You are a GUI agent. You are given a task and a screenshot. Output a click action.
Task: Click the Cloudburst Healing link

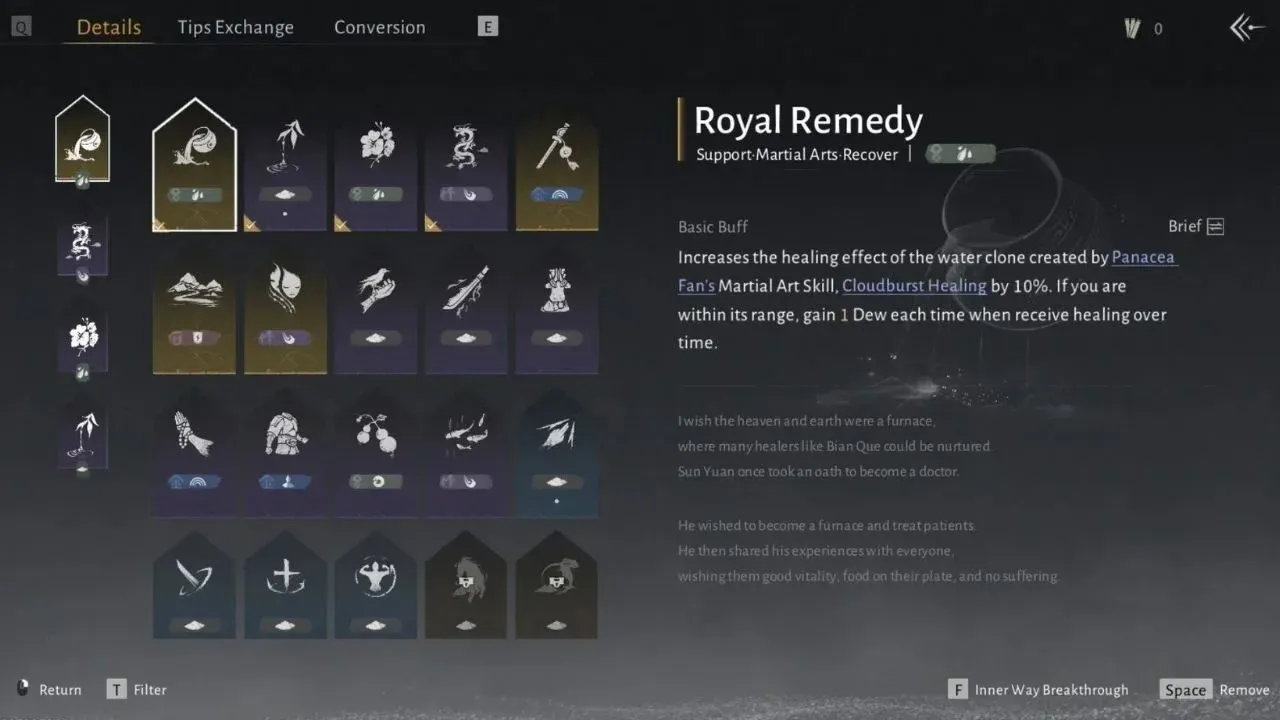point(914,285)
